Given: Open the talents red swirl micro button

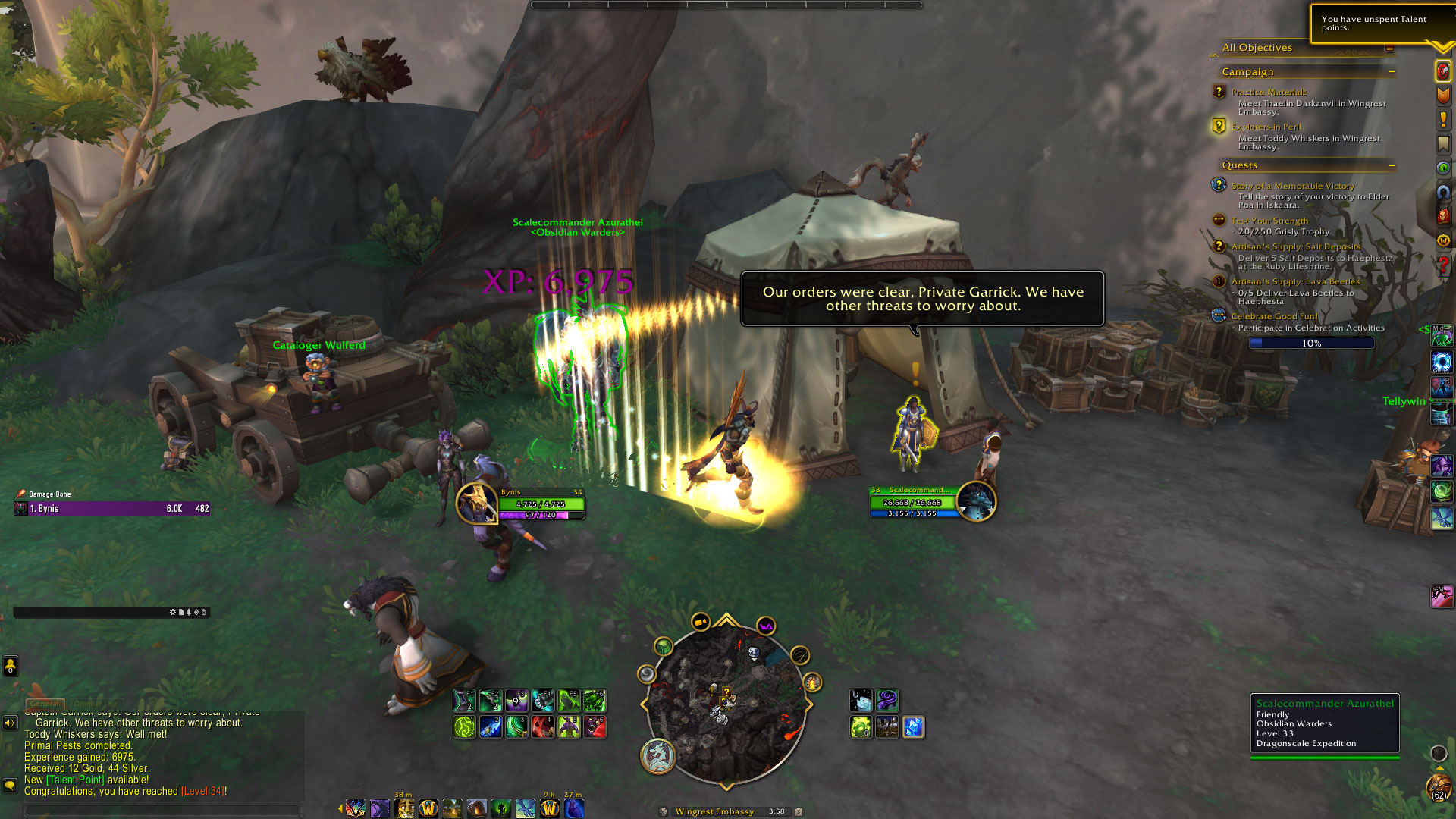Looking at the screenshot, I should click(x=1443, y=71).
